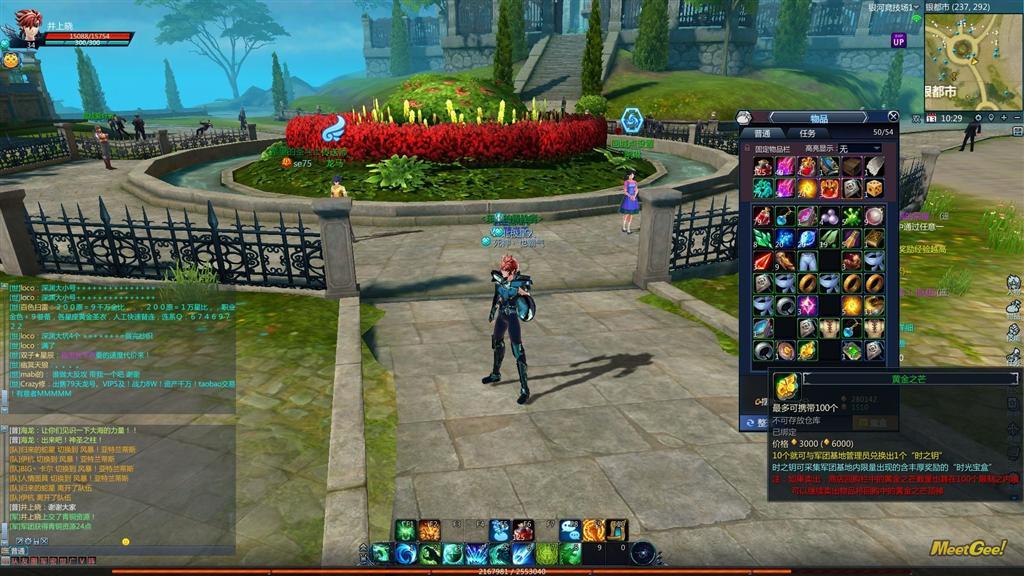The image size is (1024, 576).
Task: Activate the F6 red potion hotbar slot
Action: 524,530
